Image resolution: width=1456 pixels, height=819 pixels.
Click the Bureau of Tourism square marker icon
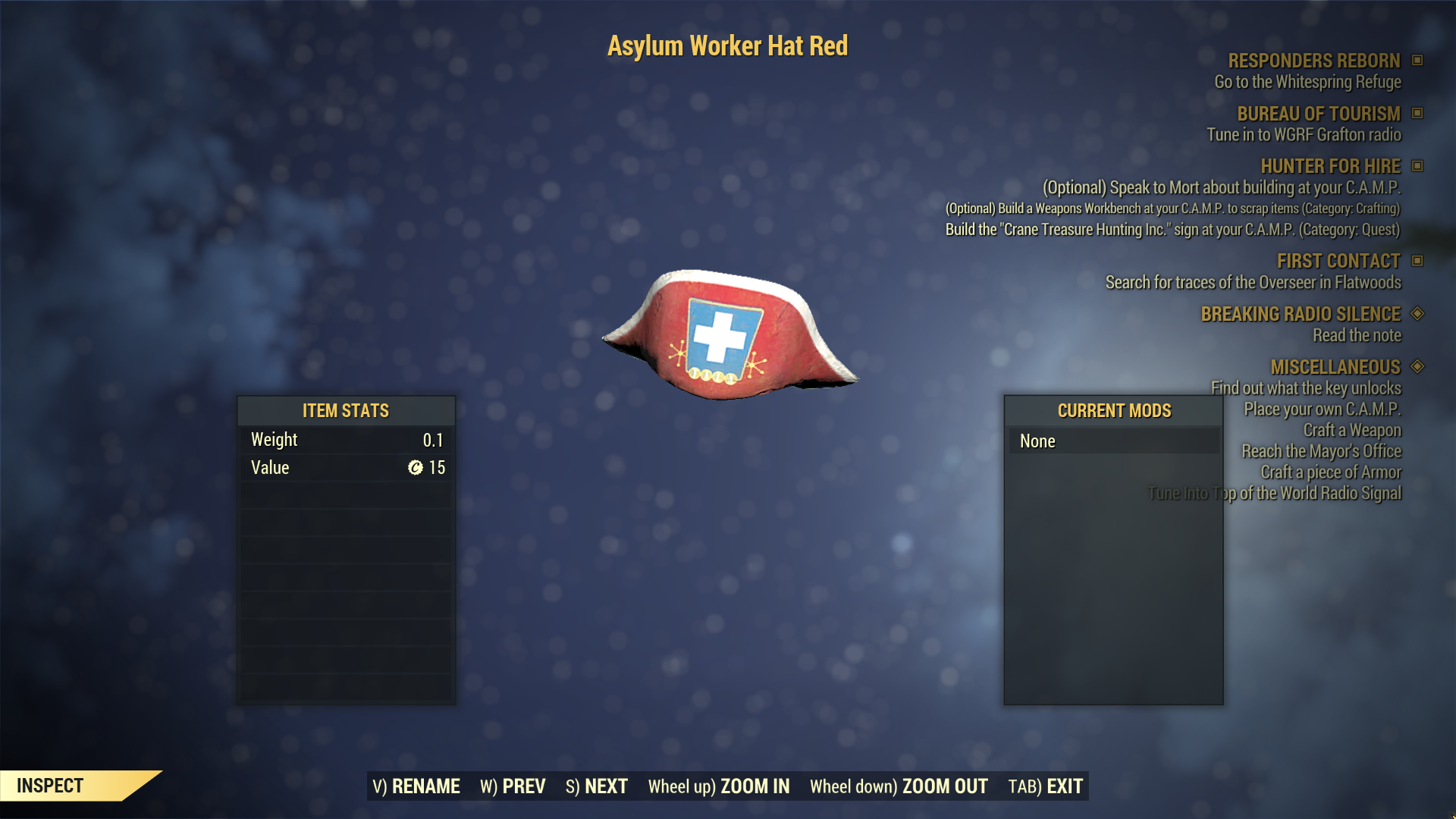click(1419, 115)
